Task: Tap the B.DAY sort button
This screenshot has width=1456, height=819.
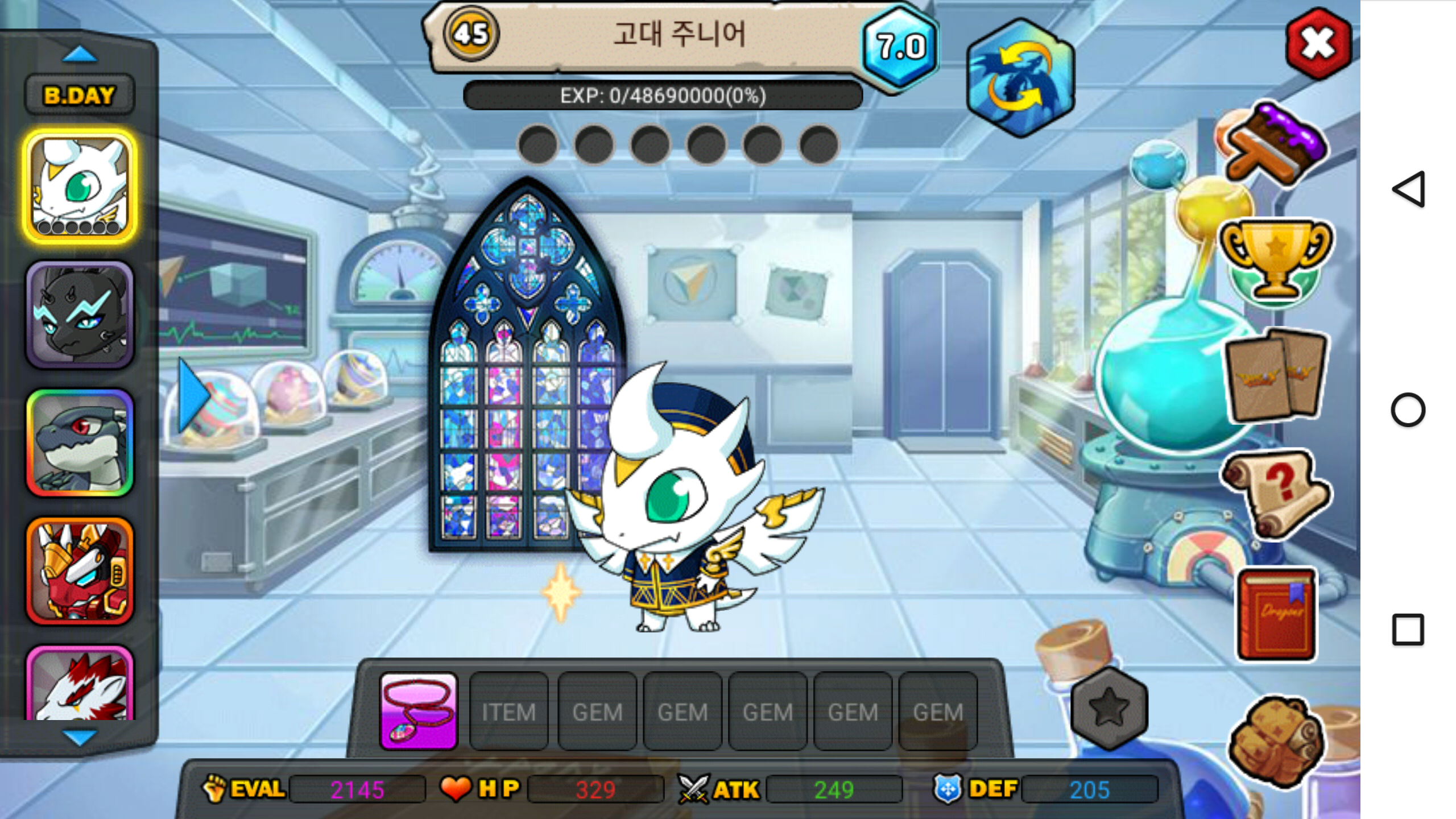Action: pyautogui.click(x=80, y=95)
